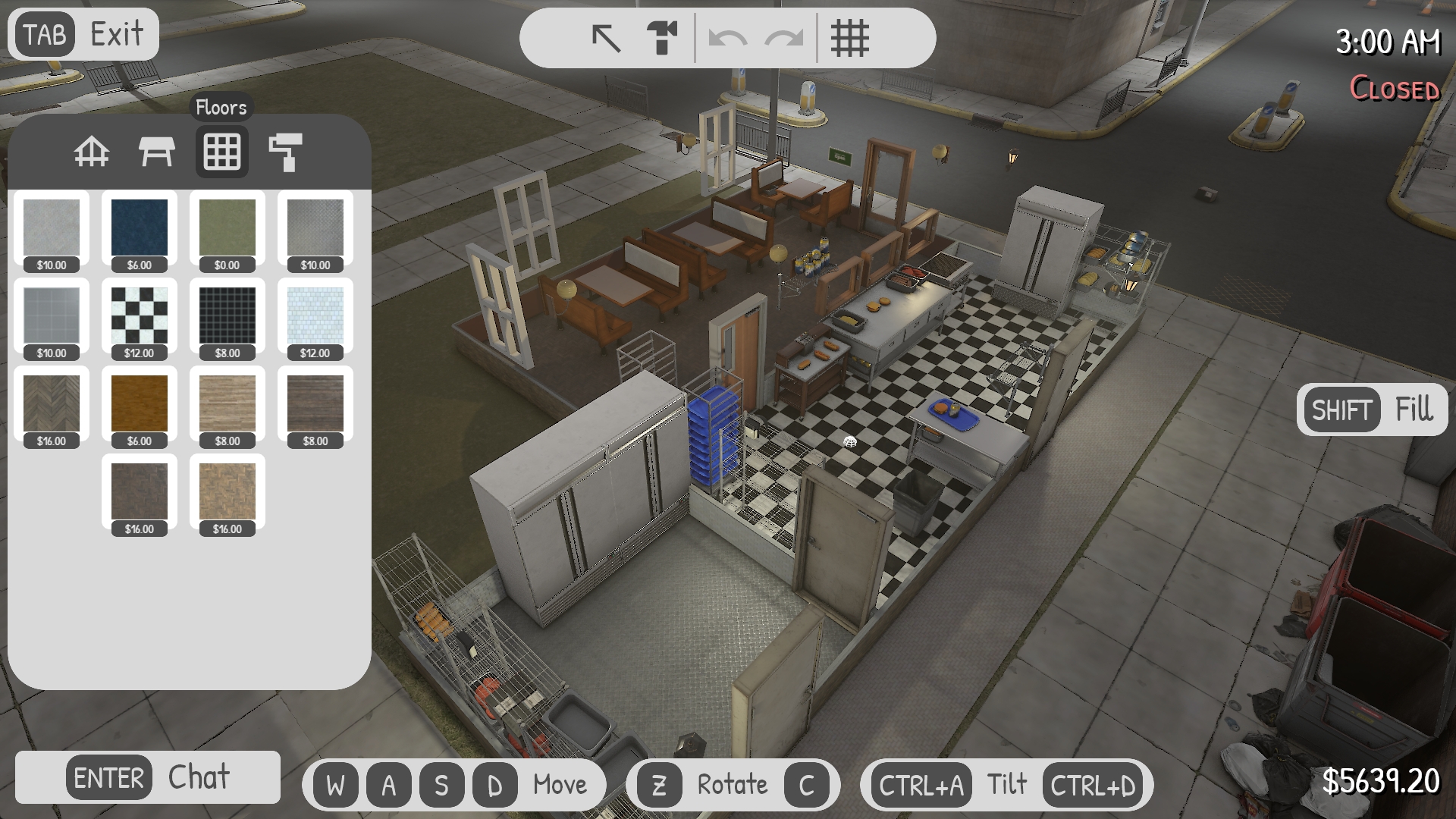1456x819 pixels.
Task: Click the undo arrow
Action: pyautogui.click(x=726, y=38)
